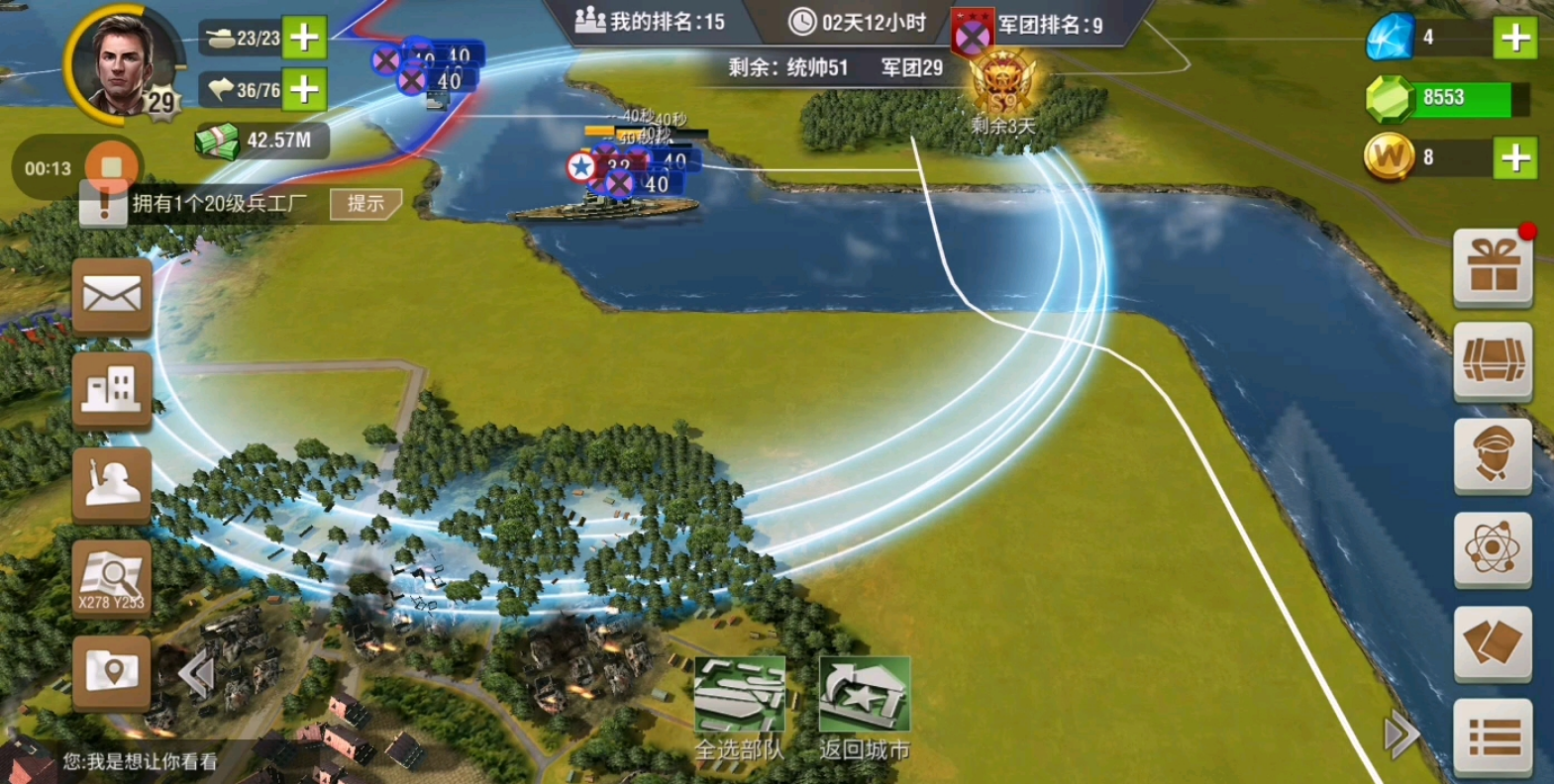Open the map location bookmarks
The height and width of the screenshot is (784, 1554).
click(112, 672)
